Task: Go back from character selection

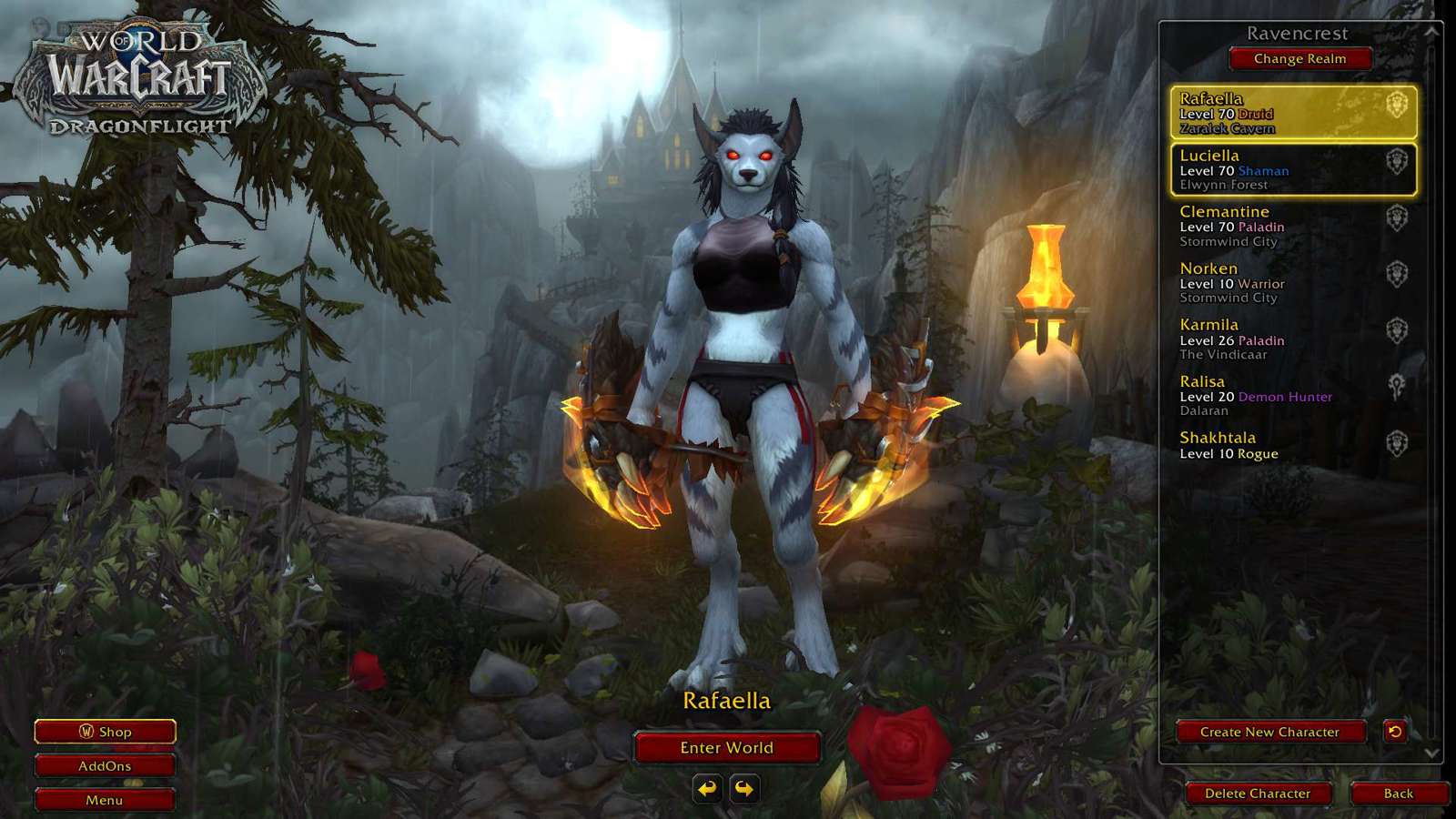Action: pyautogui.click(x=1398, y=794)
